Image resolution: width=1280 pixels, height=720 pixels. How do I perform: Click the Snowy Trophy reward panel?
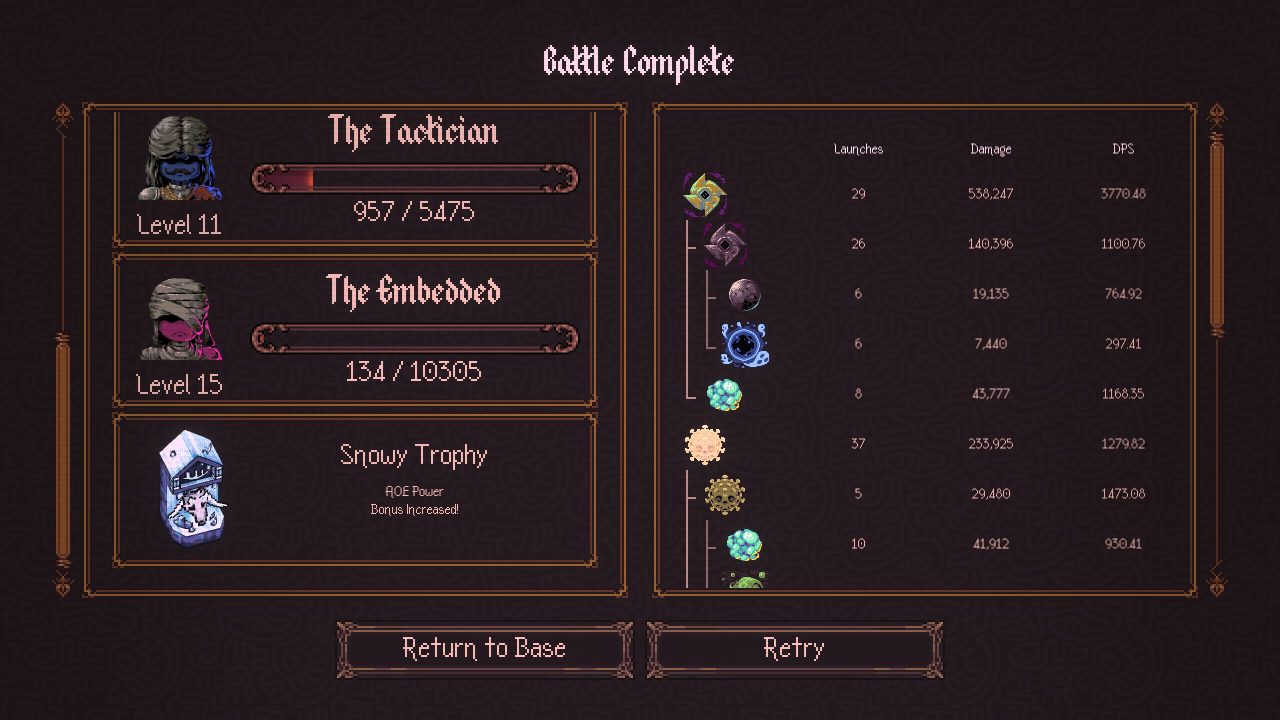pos(355,490)
